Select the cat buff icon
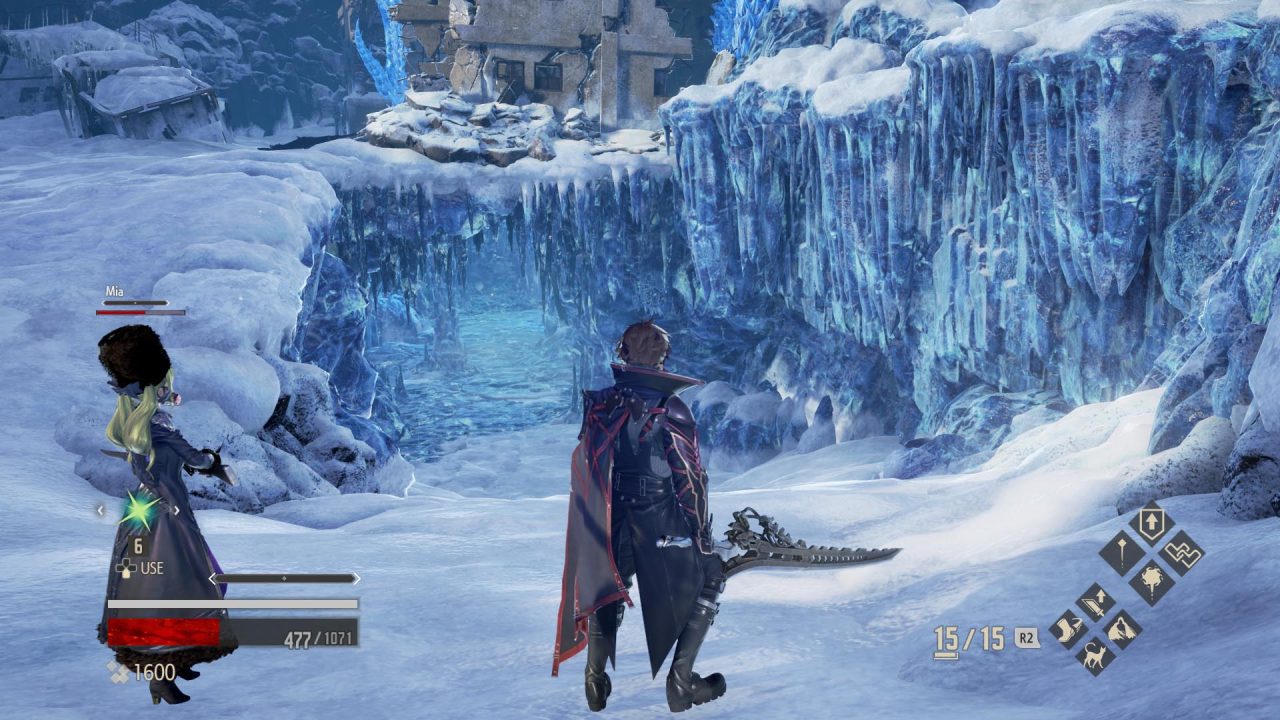 coord(1095,655)
